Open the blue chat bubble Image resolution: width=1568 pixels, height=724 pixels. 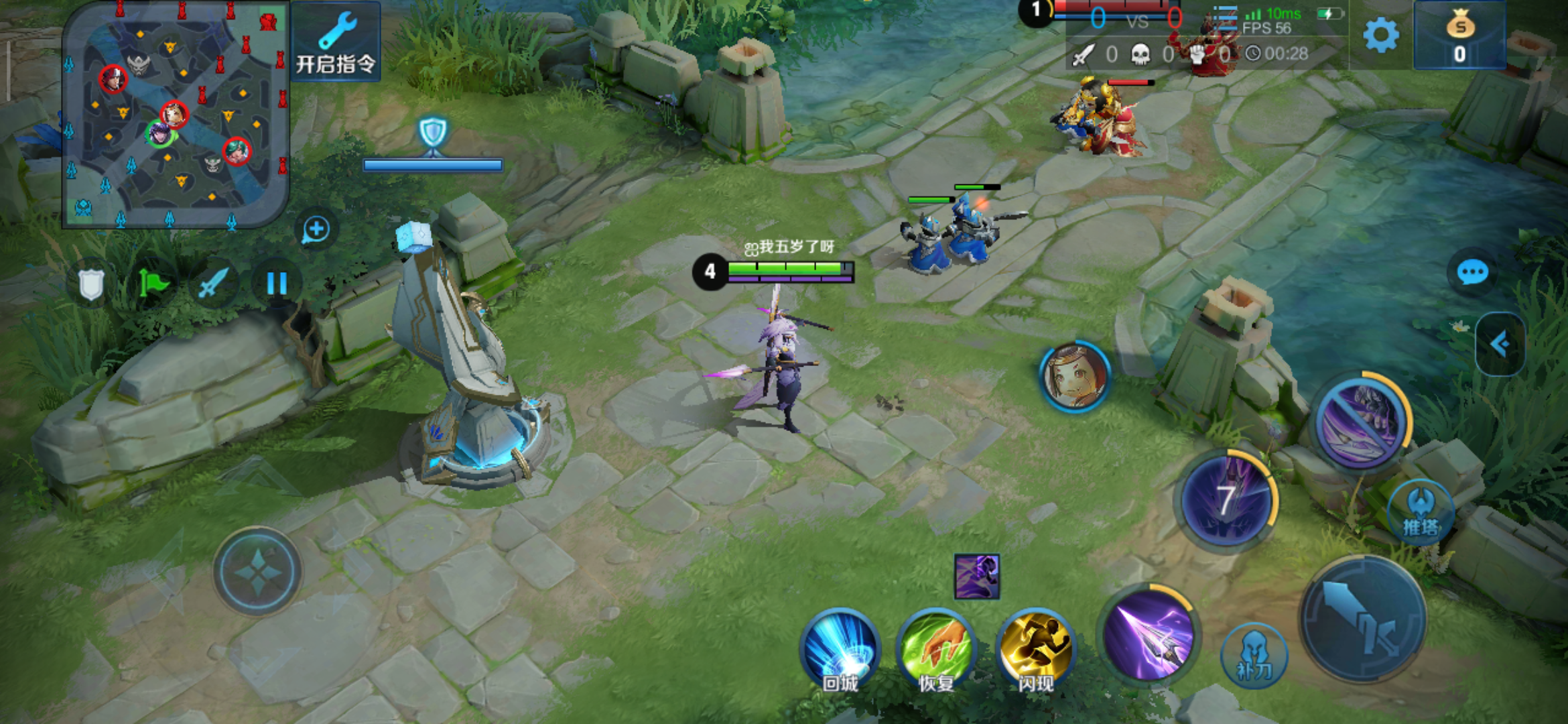click(1472, 273)
